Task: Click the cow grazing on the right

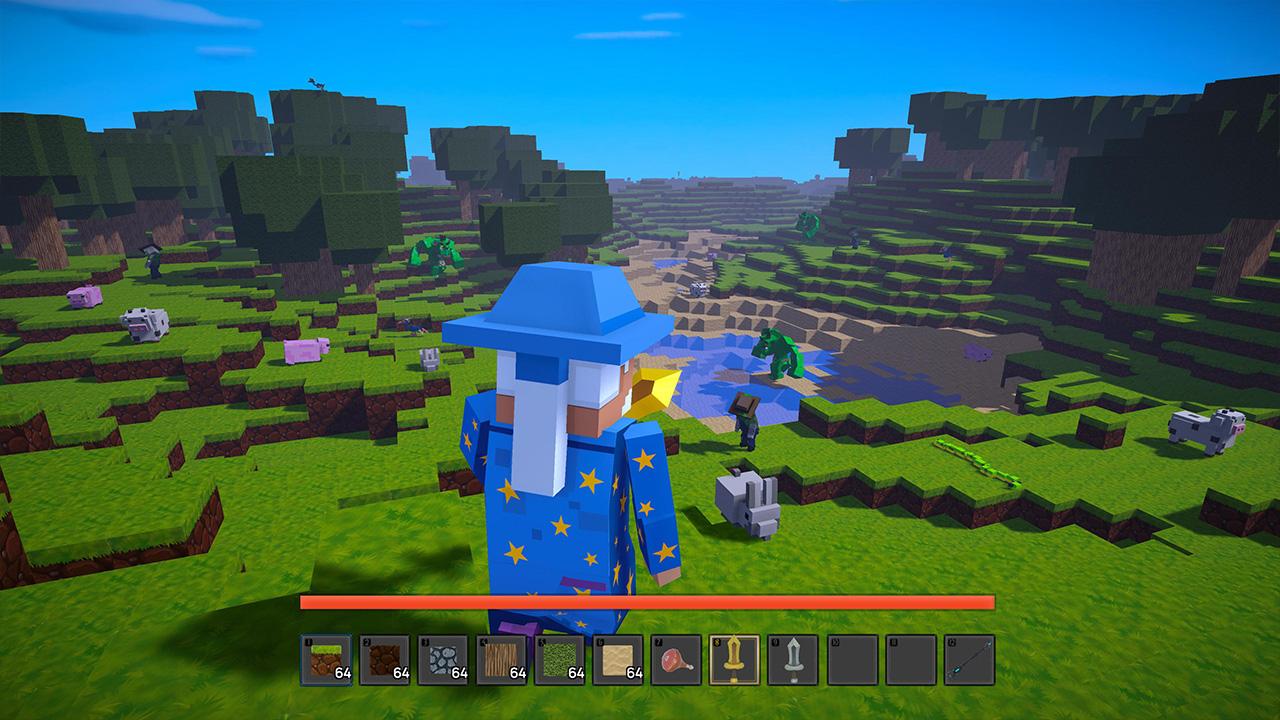Action: pyautogui.click(x=1205, y=425)
